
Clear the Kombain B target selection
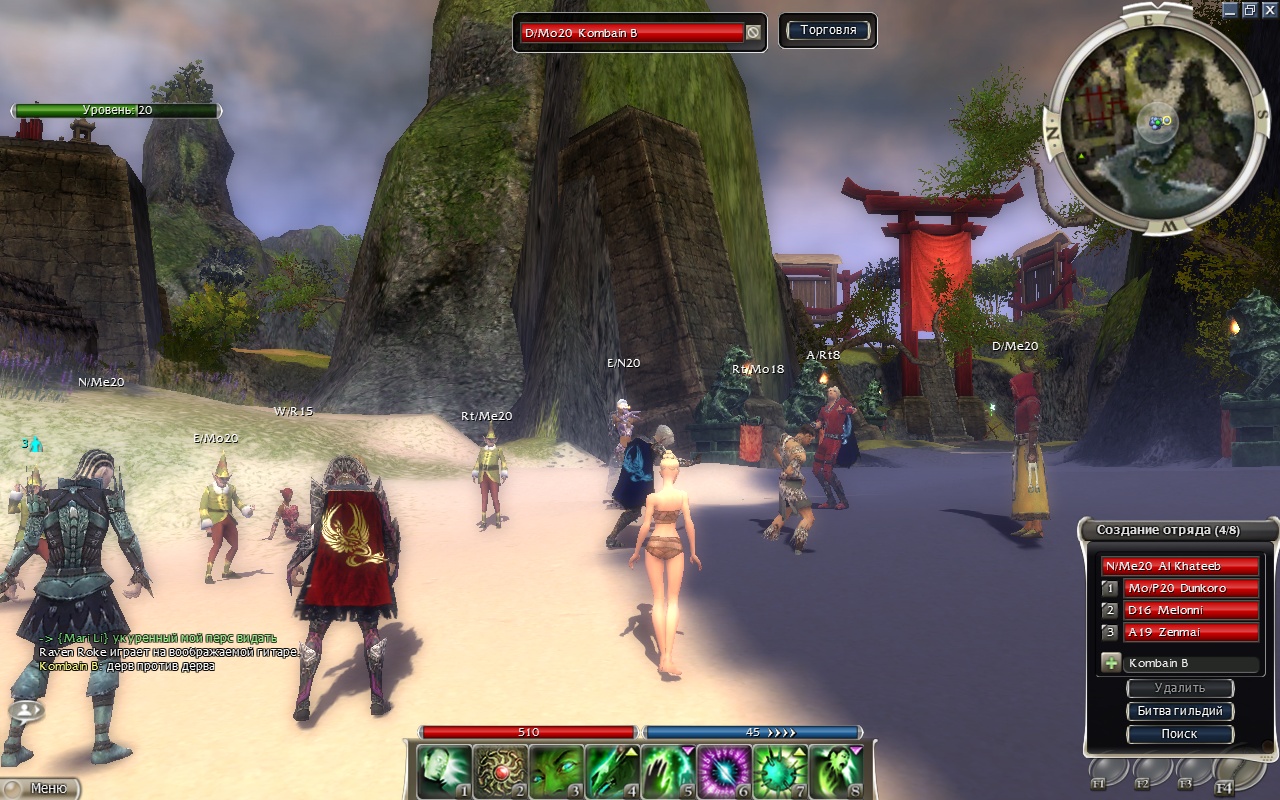[752, 33]
